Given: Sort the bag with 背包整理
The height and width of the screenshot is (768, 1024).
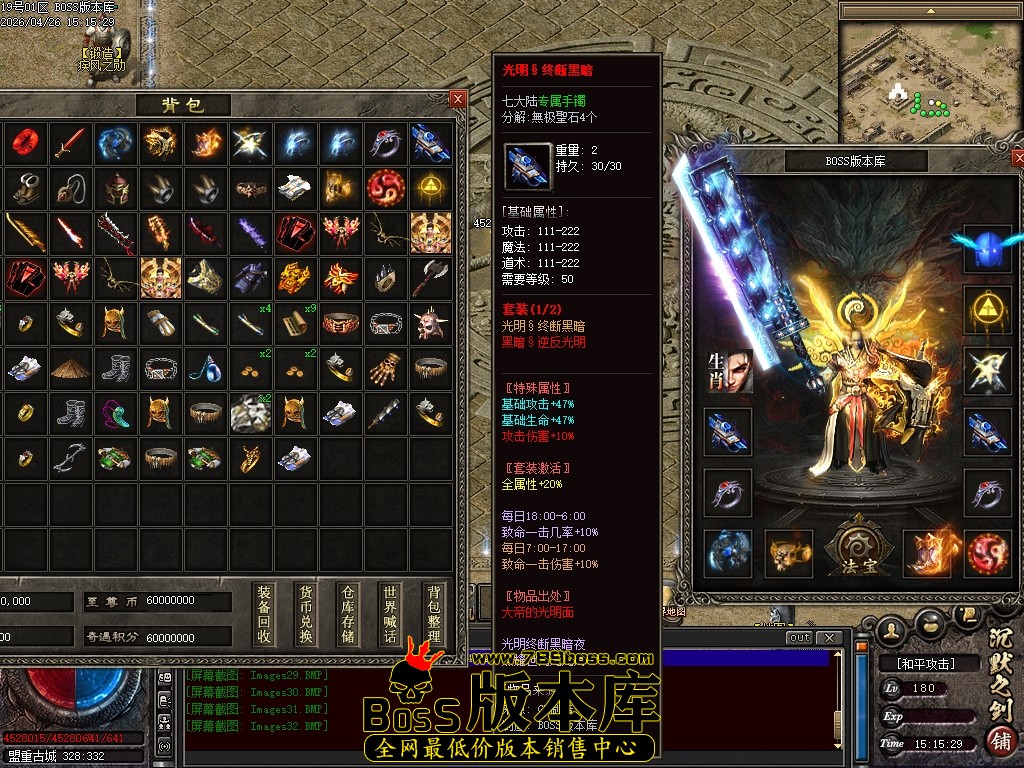Looking at the screenshot, I should [432, 614].
